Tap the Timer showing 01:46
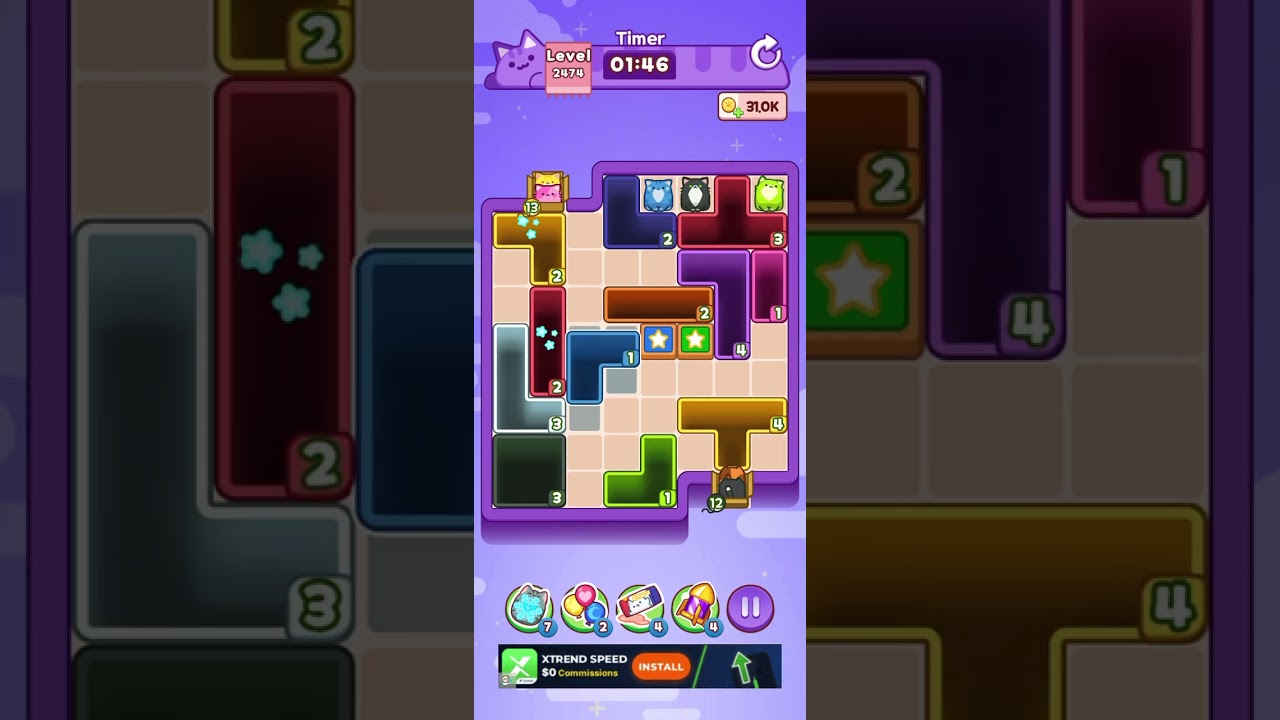 [640, 63]
